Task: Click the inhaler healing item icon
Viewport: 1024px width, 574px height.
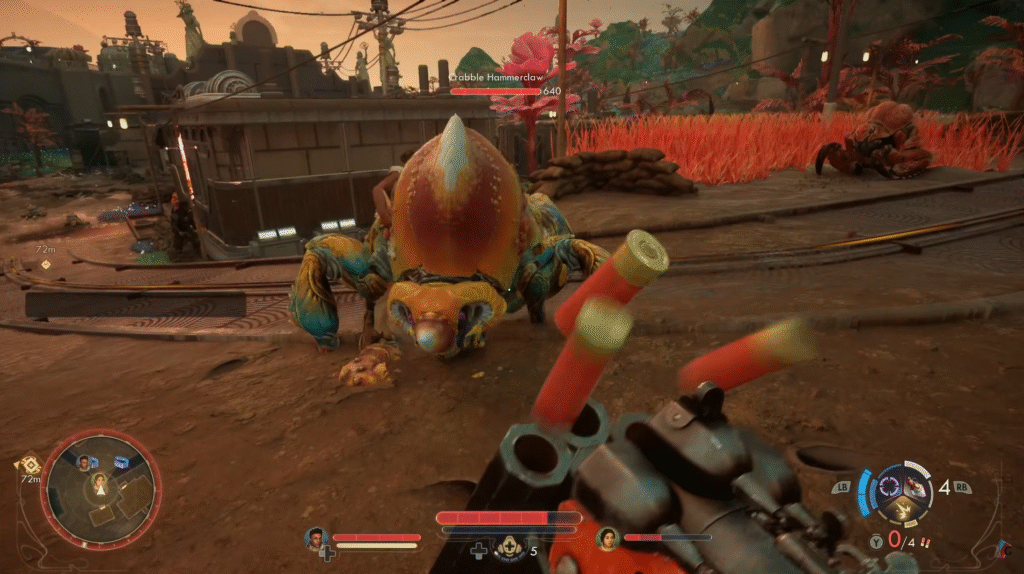Action: [510, 547]
